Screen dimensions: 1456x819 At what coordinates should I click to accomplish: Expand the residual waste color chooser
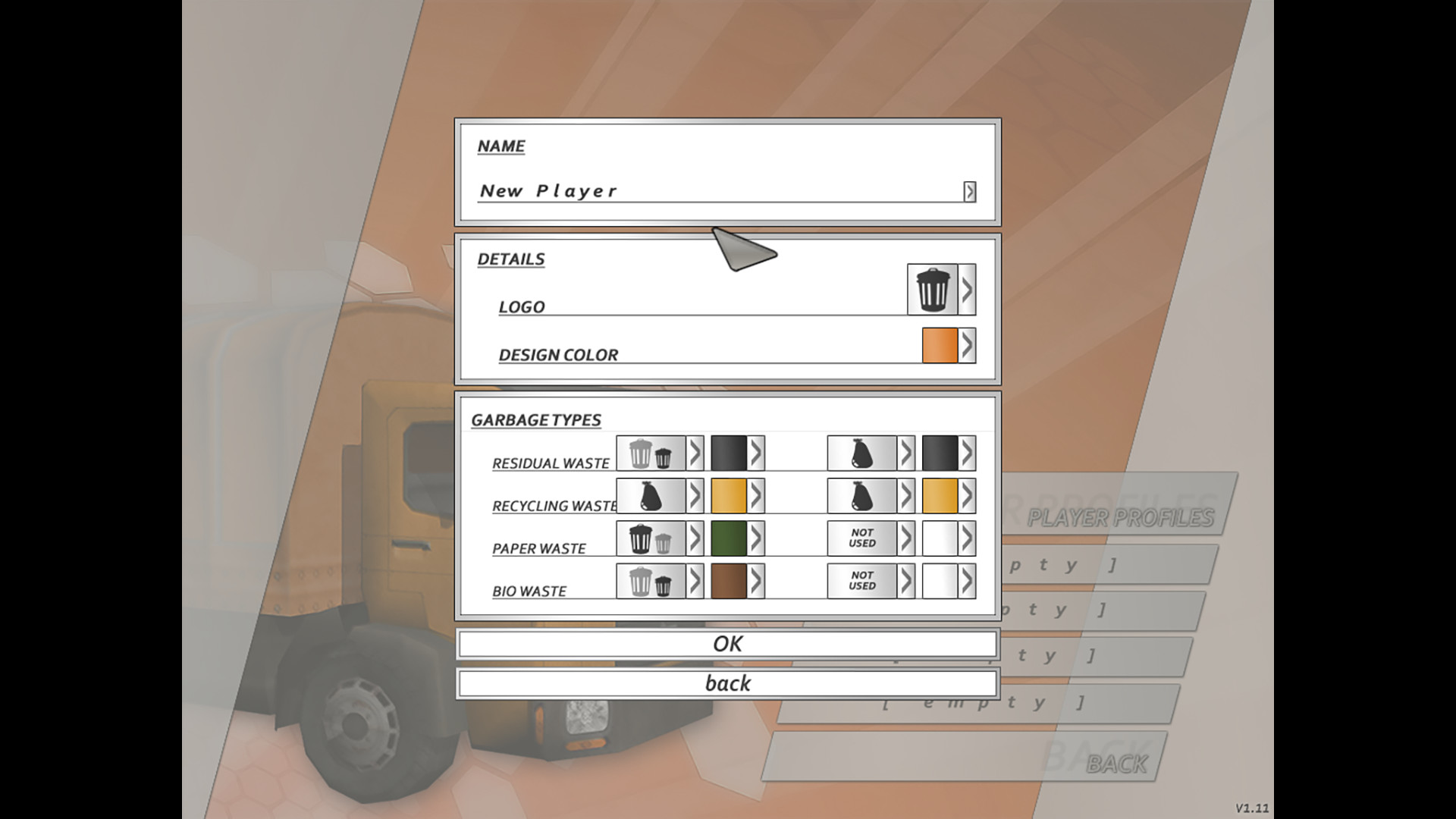(x=755, y=453)
